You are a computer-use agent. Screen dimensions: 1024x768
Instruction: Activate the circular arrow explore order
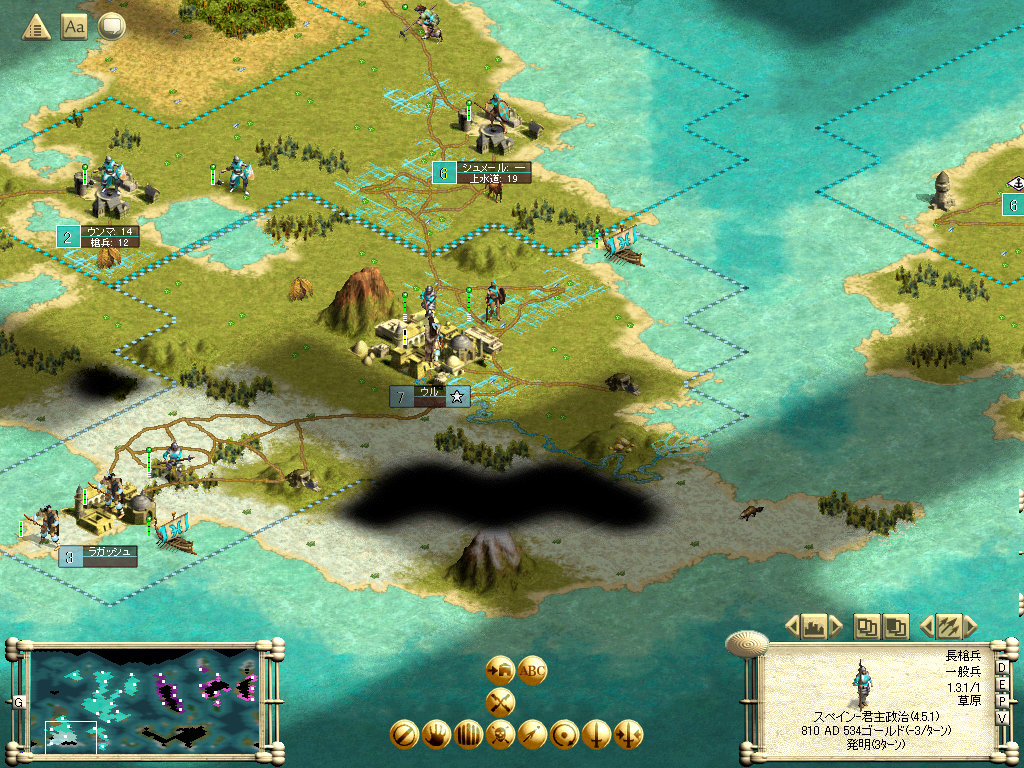(x=565, y=735)
